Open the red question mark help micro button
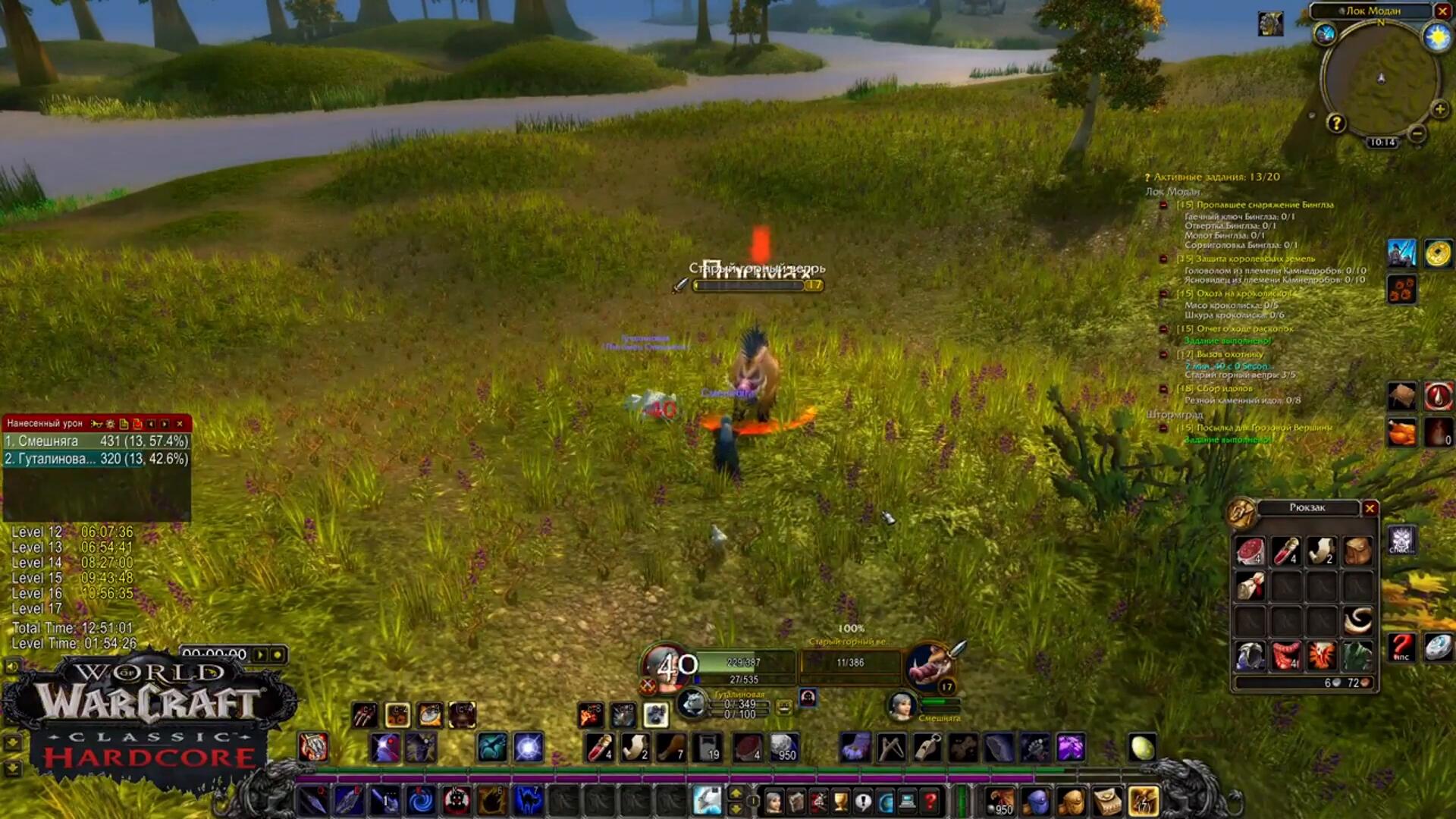Image resolution: width=1456 pixels, height=819 pixels. click(930, 801)
